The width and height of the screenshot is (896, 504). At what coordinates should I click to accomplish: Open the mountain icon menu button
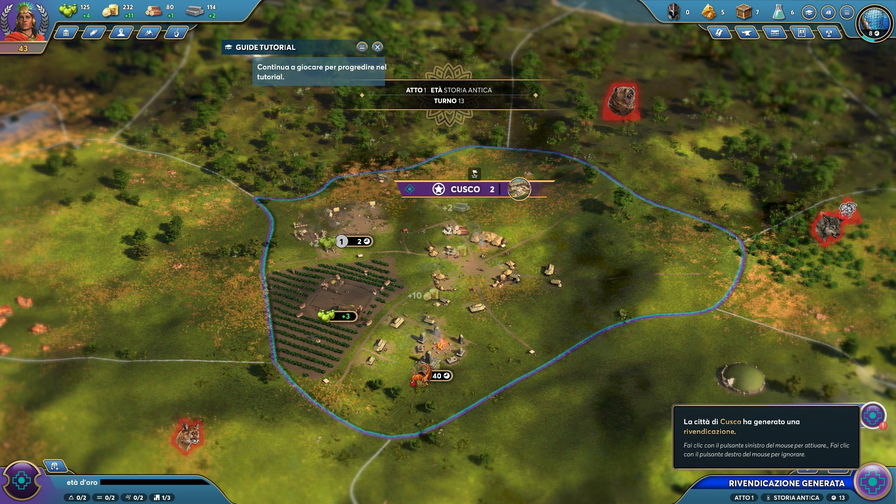(x=151, y=32)
